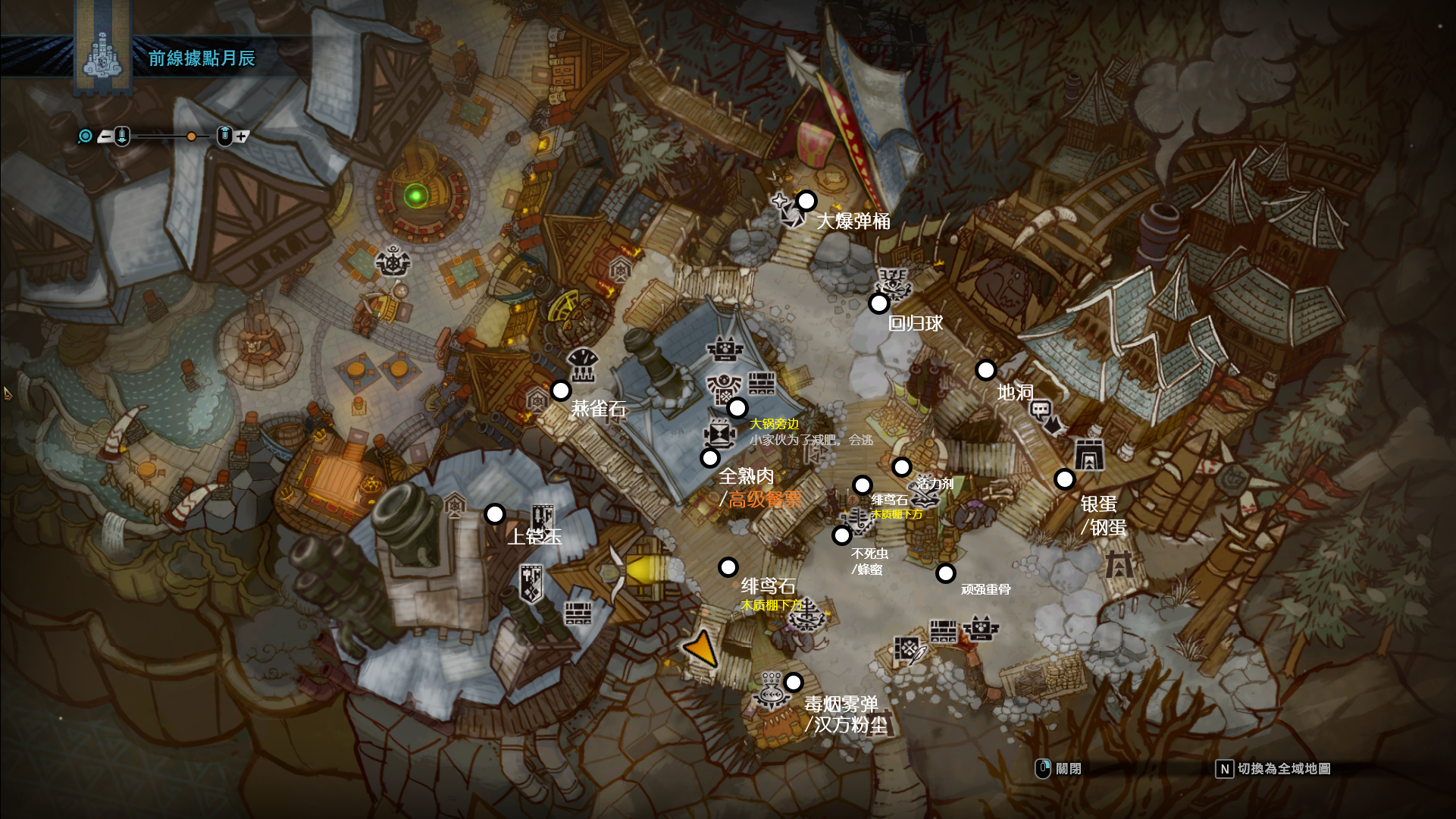Select the 燕雀石 map marker

[x=560, y=391]
